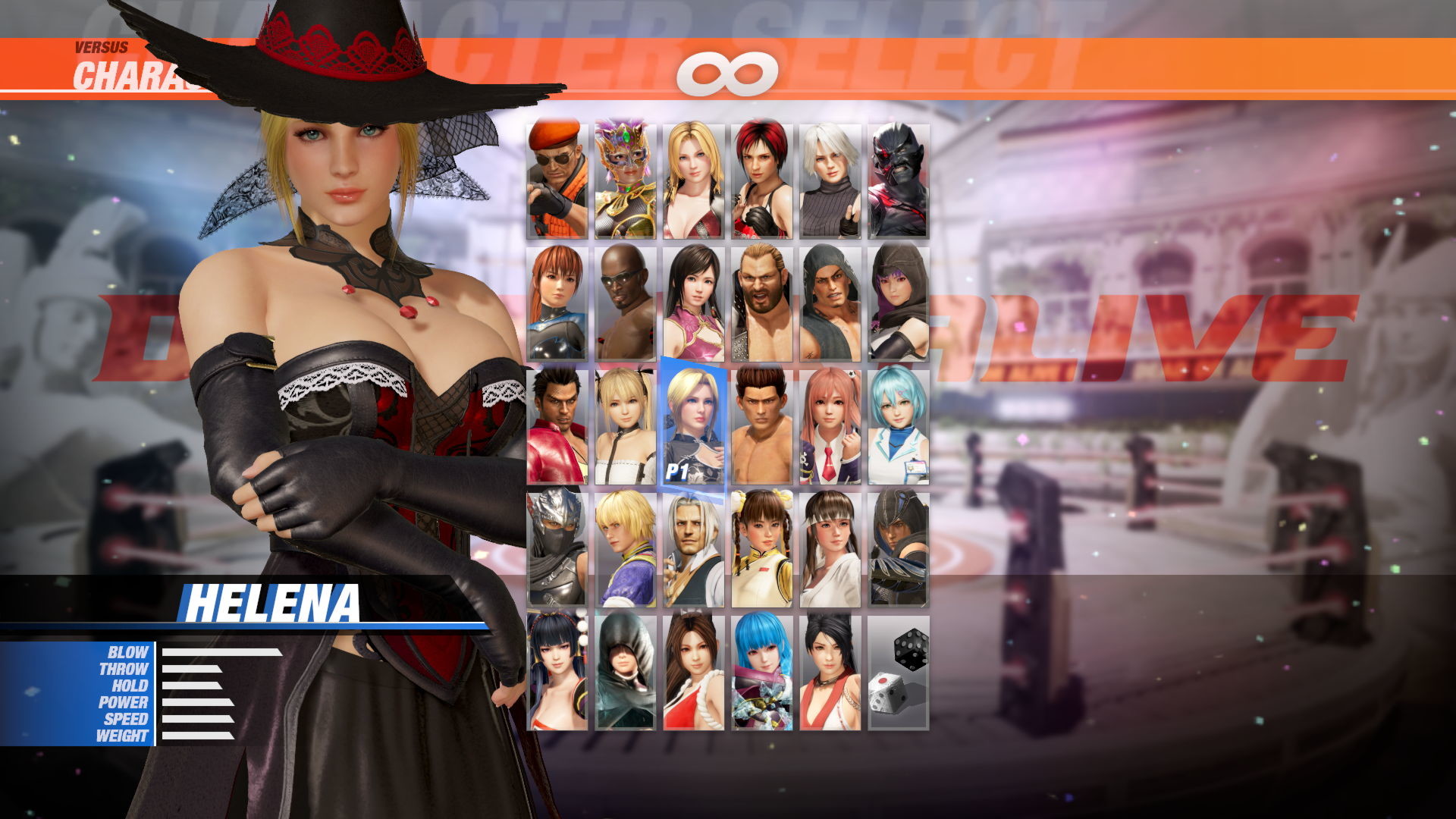Select Bass's bearded wrestler portrait
This screenshot has width=1456, height=819.
coord(762,303)
